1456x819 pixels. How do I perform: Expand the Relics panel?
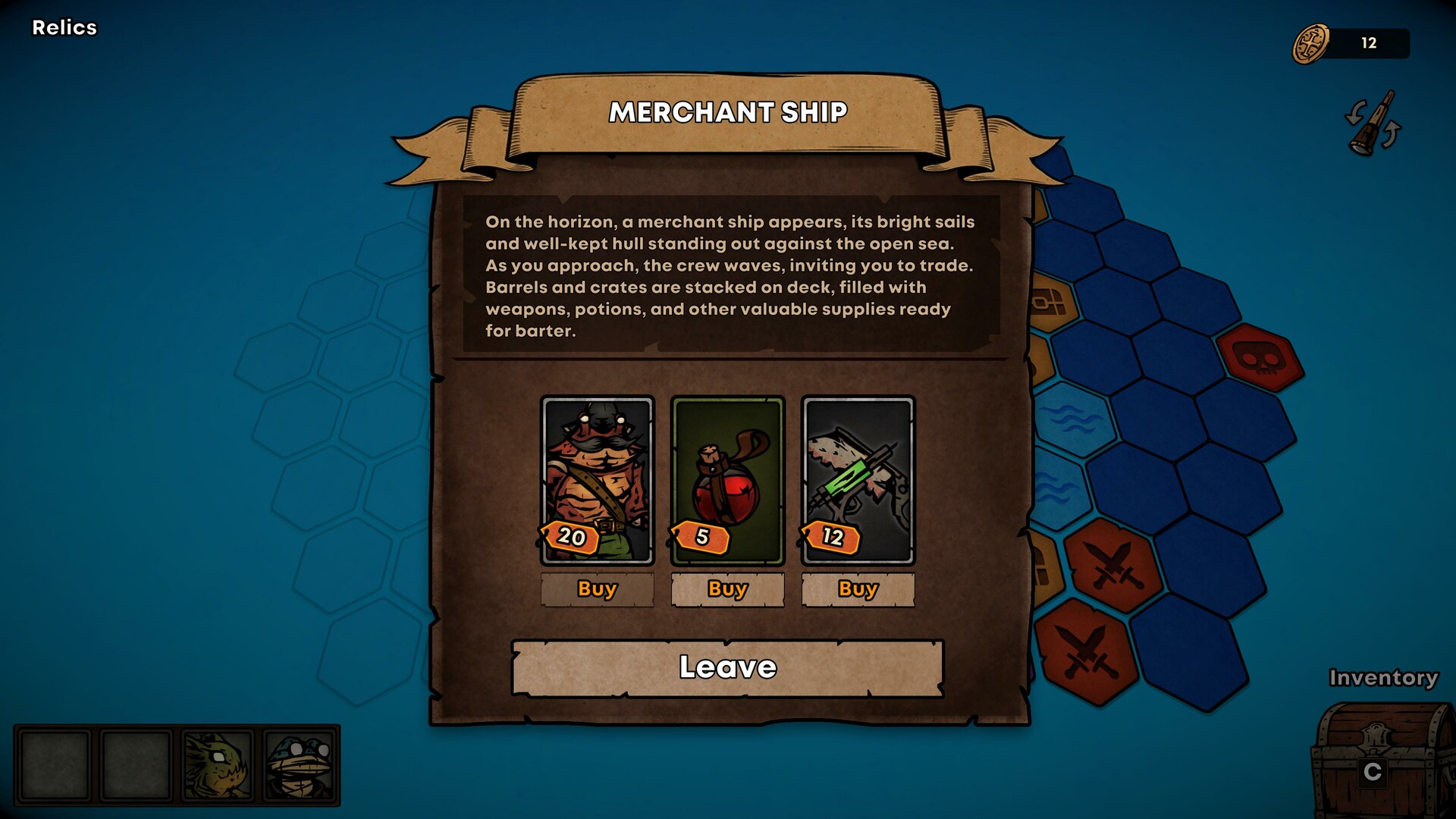click(64, 28)
